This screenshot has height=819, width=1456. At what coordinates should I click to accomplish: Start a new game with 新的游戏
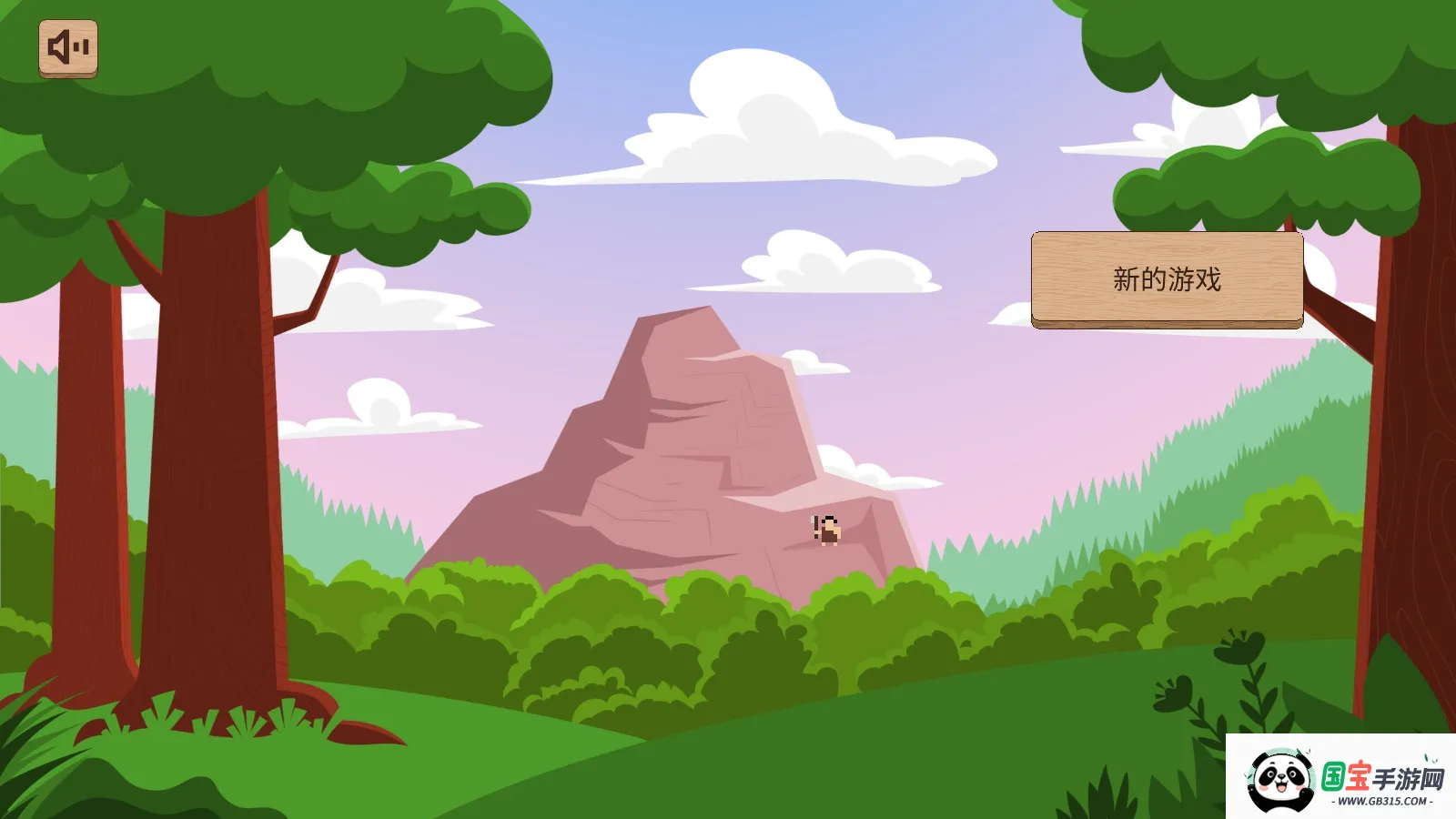click(1167, 279)
